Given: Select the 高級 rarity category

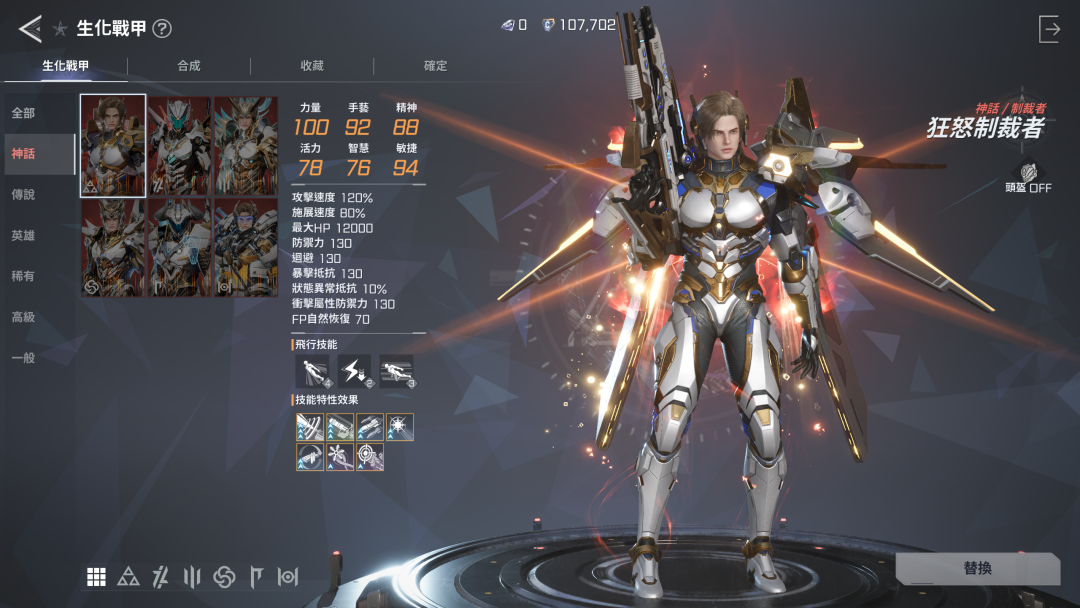Looking at the screenshot, I should point(23,317).
